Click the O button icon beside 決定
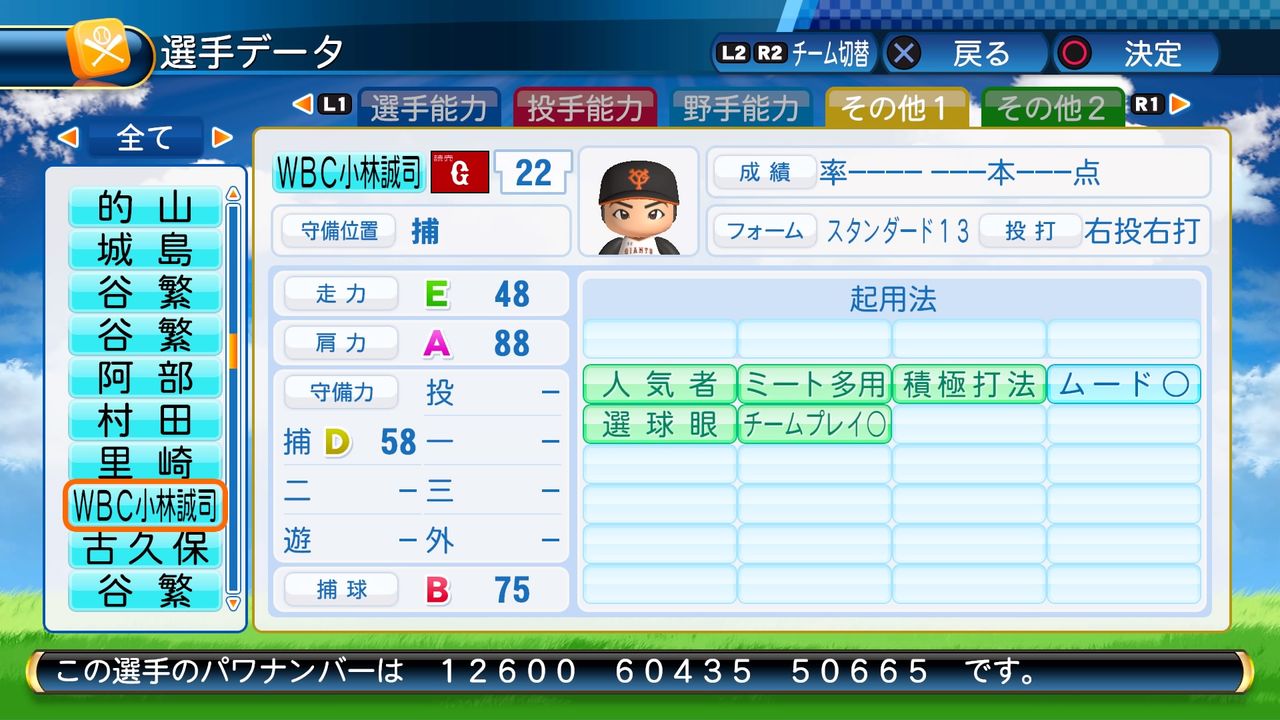 [x=1073, y=54]
